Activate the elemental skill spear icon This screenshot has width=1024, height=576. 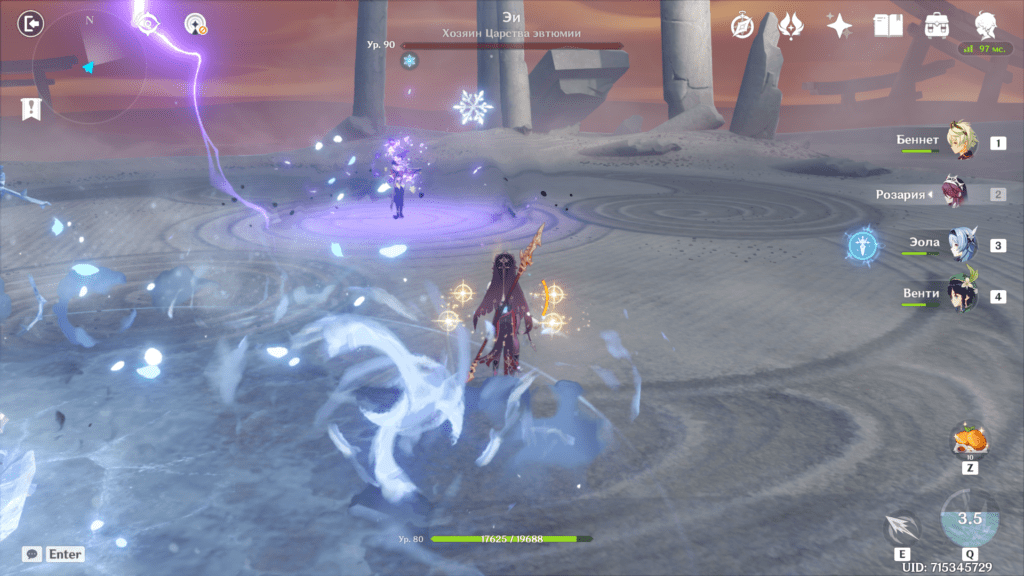tap(902, 529)
